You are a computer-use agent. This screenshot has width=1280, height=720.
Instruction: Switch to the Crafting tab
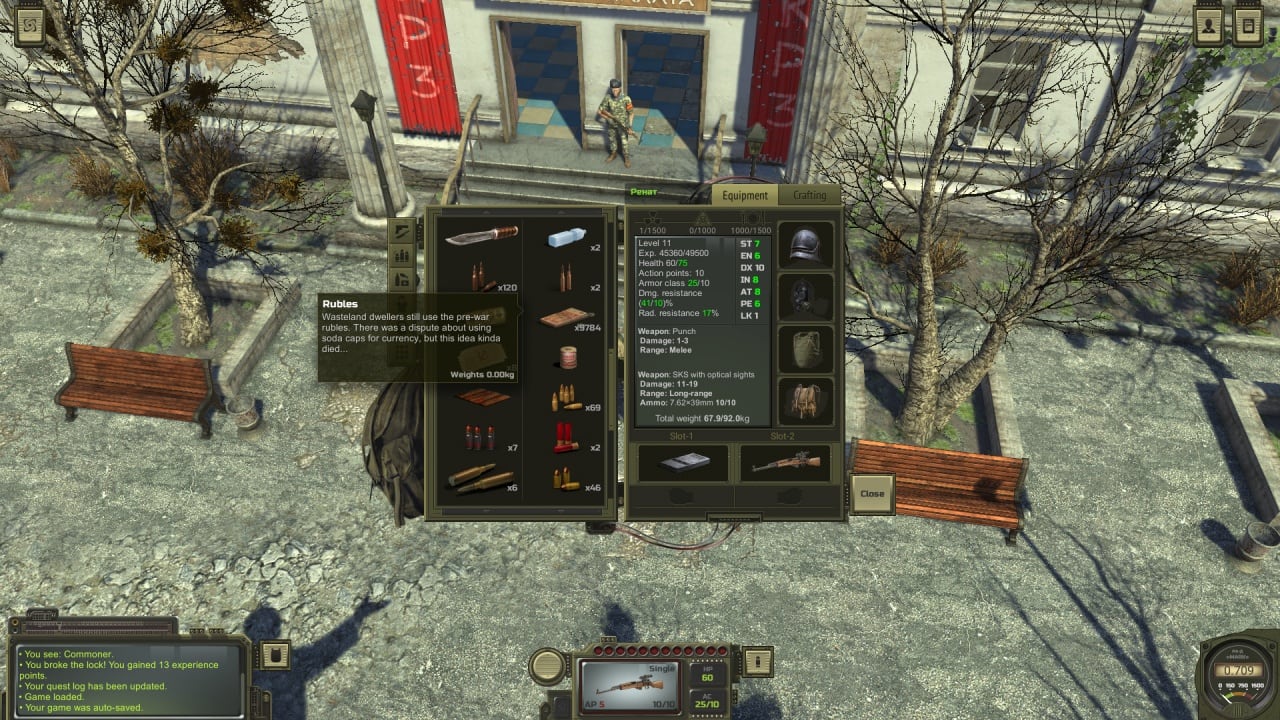[809, 196]
